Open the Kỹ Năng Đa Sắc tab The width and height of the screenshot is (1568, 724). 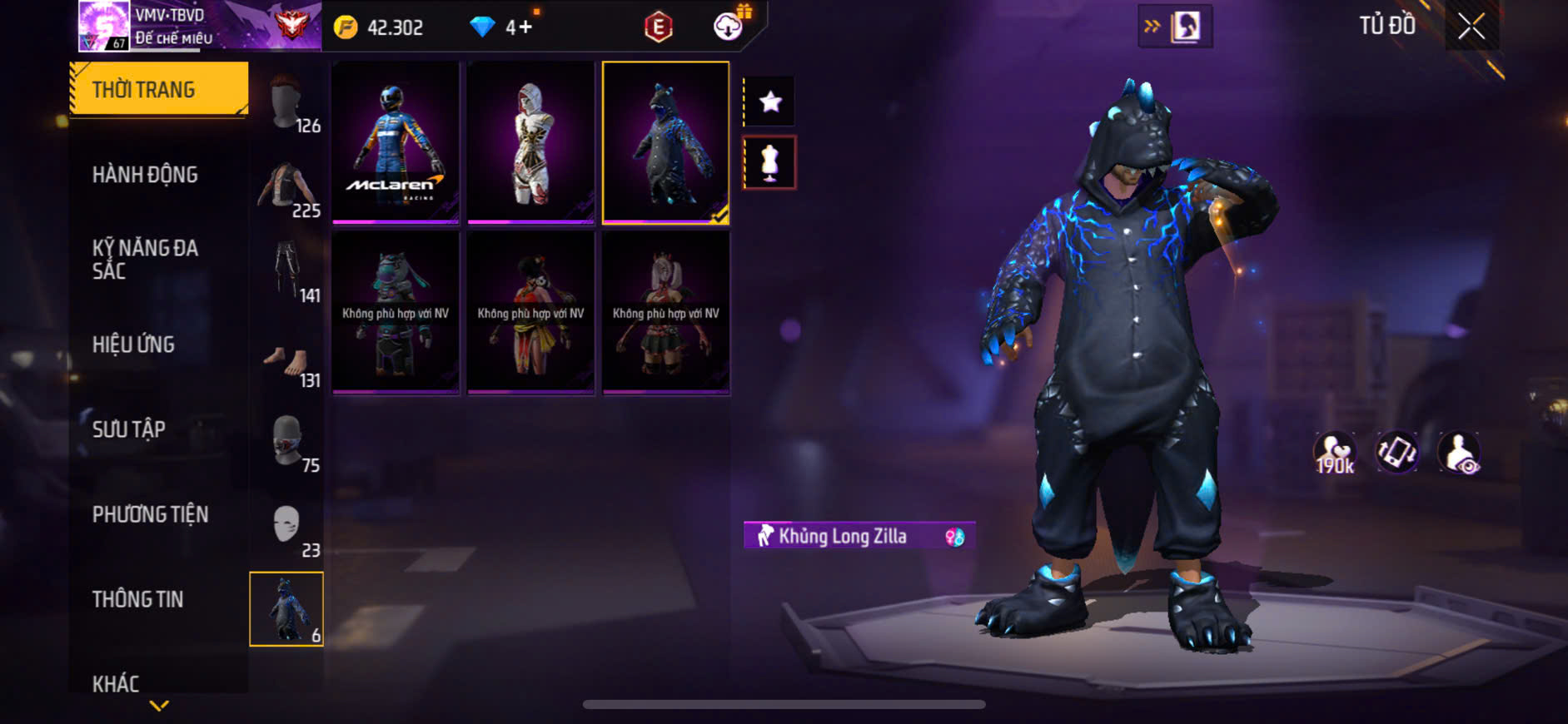coord(145,260)
